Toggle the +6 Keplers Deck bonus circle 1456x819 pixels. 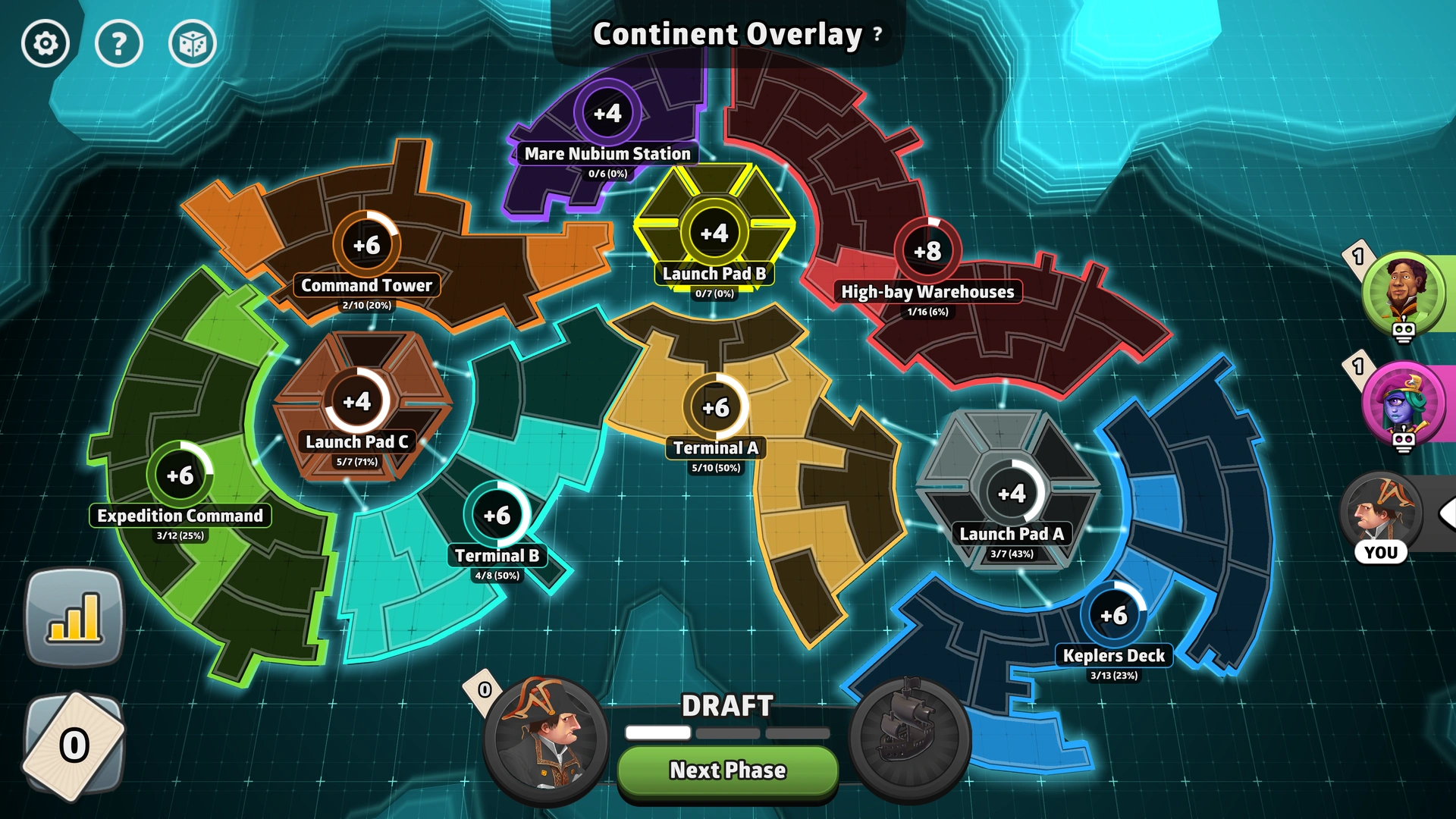click(x=1115, y=616)
